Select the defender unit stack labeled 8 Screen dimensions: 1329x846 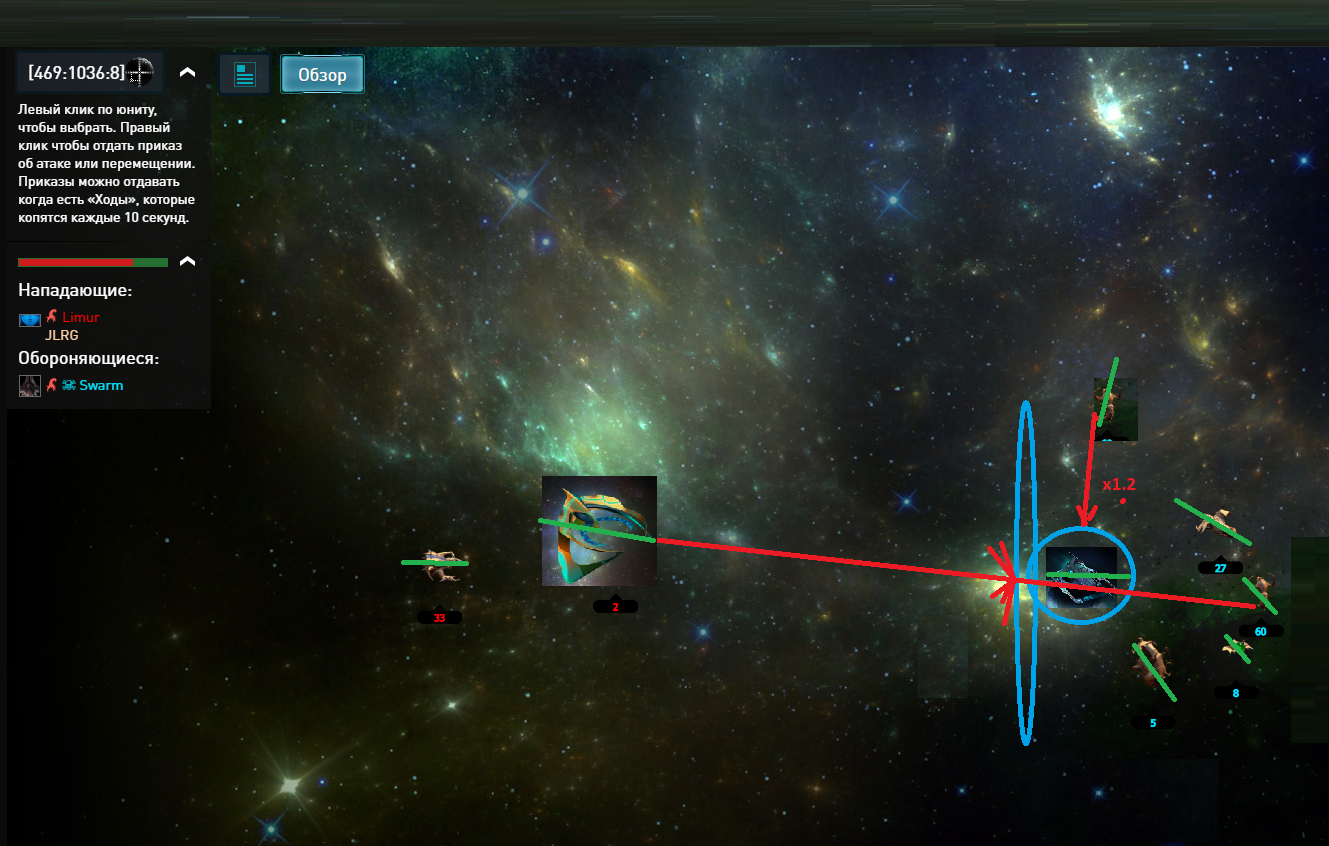(1238, 648)
